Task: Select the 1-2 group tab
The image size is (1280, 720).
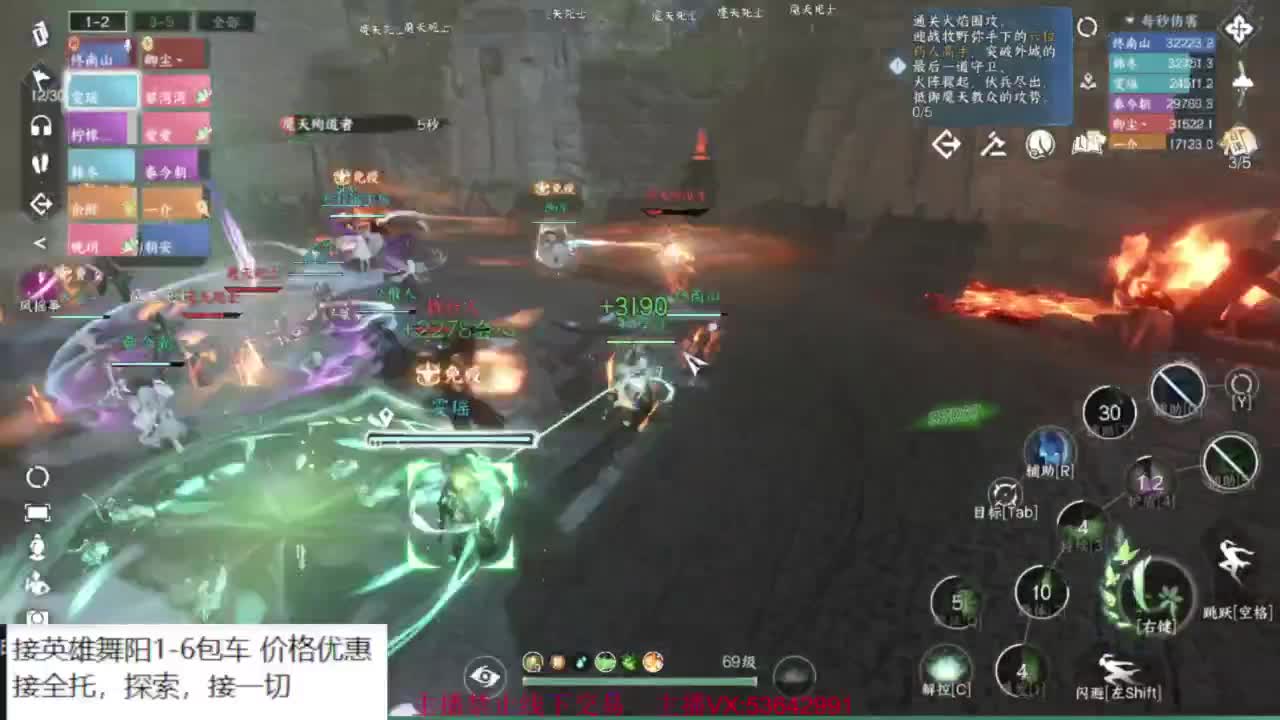Action: coord(98,19)
